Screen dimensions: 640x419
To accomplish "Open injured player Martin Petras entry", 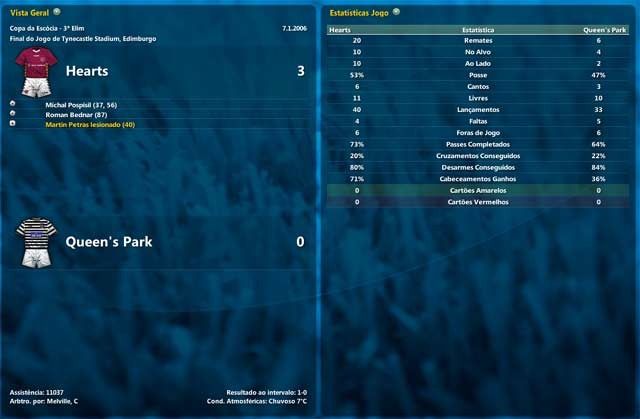I will (x=90, y=124).
